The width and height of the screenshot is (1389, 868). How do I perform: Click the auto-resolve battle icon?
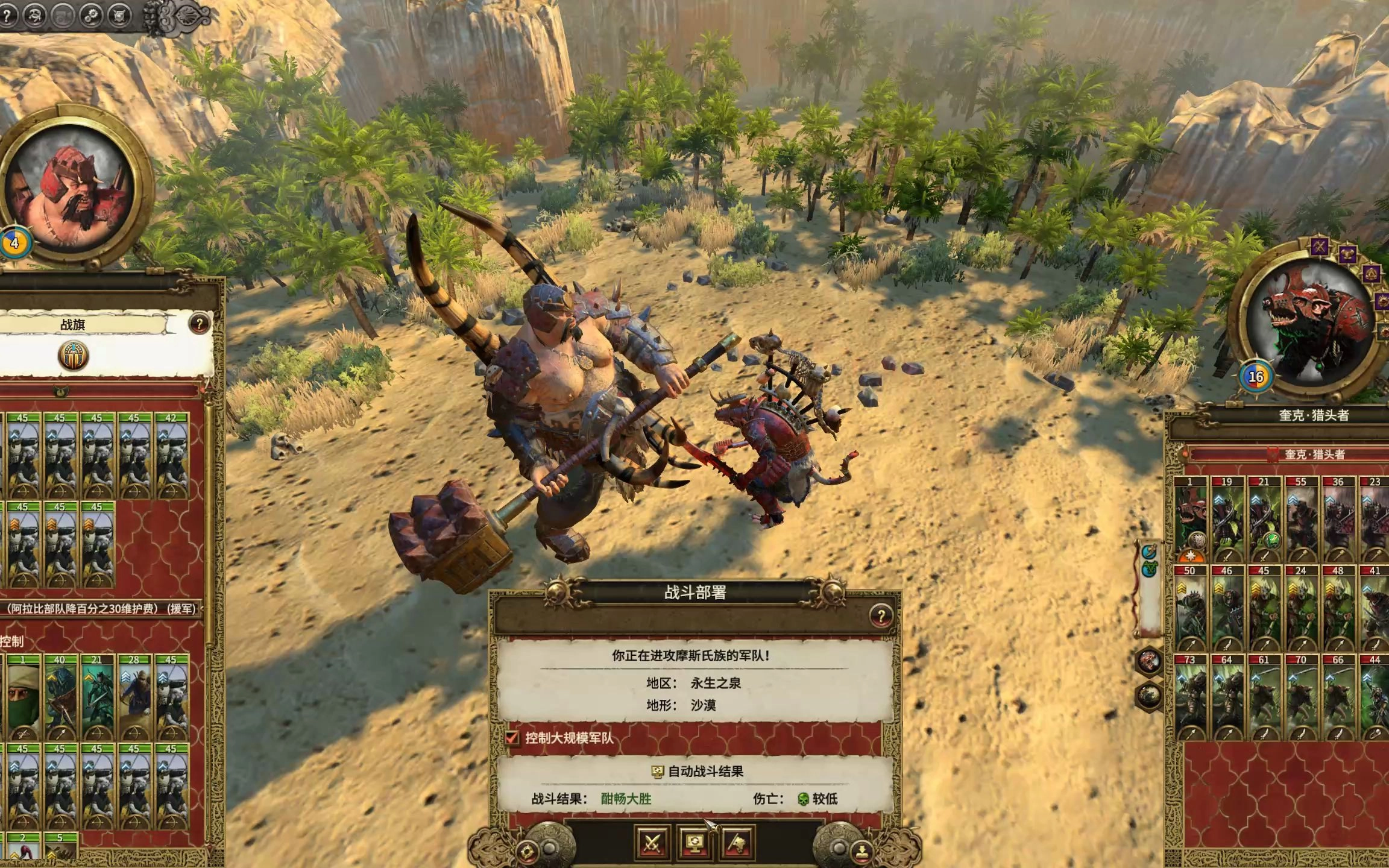tap(694, 842)
